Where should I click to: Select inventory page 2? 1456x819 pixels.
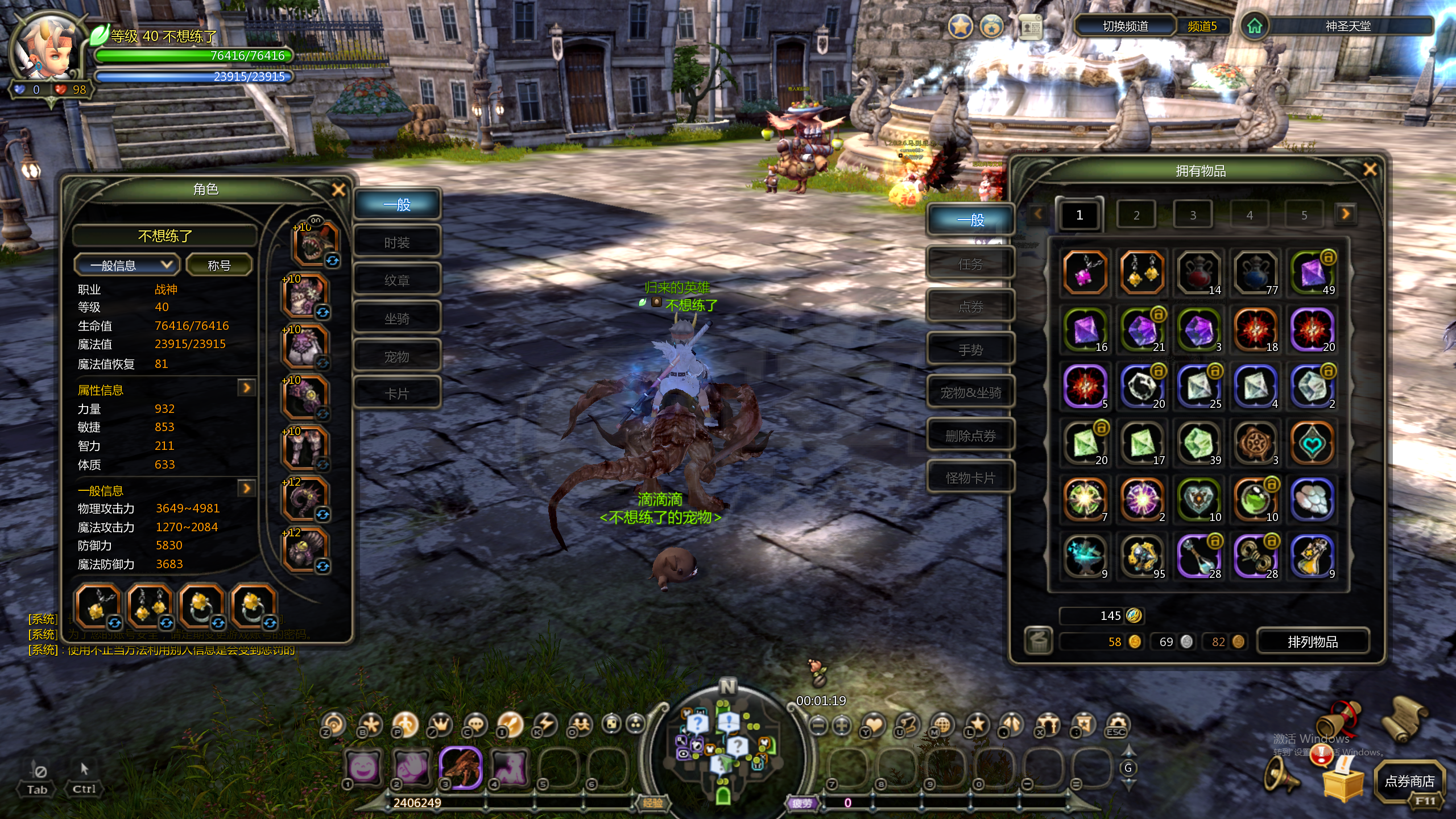1136,215
